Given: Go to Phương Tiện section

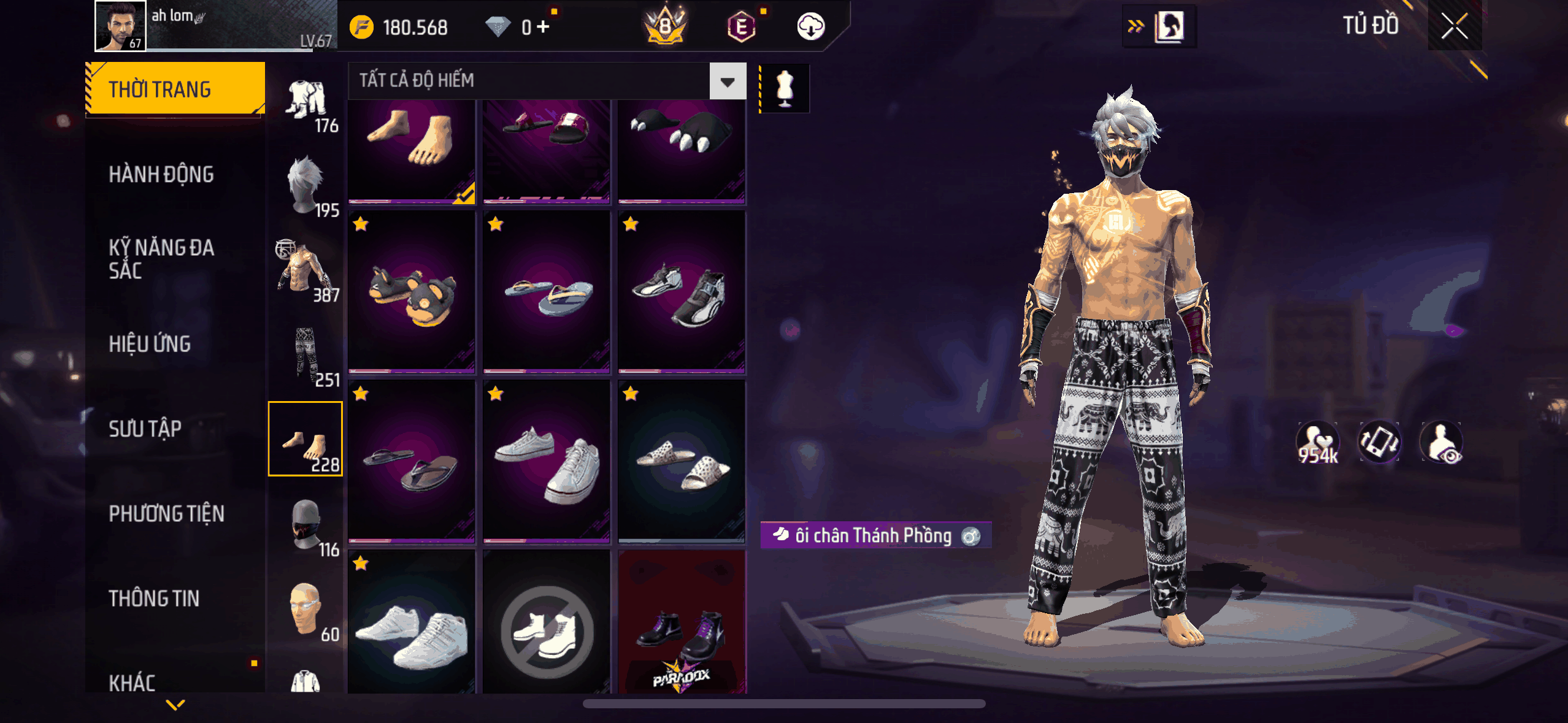Looking at the screenshot, I should [x=166, y=513].
